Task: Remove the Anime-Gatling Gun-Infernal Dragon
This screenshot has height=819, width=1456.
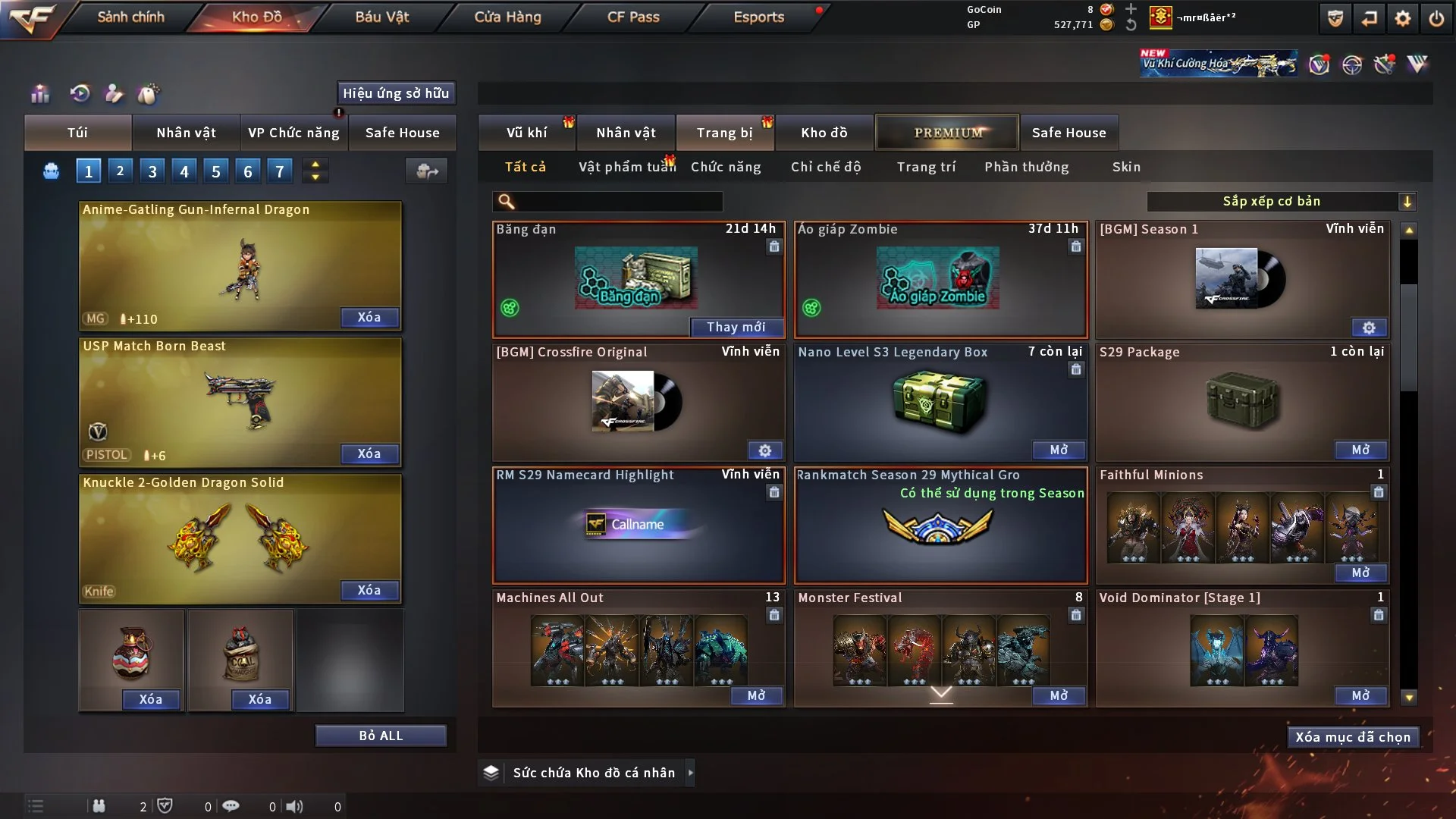Action: (369, 317)
